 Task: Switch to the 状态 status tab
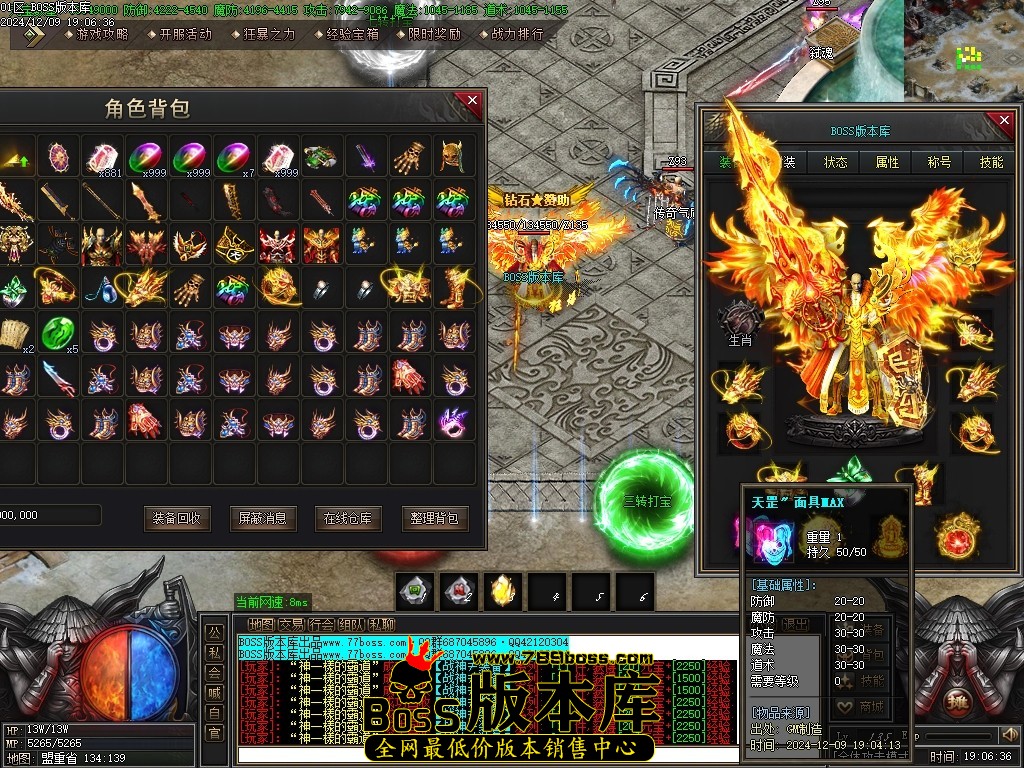point(835,162)
